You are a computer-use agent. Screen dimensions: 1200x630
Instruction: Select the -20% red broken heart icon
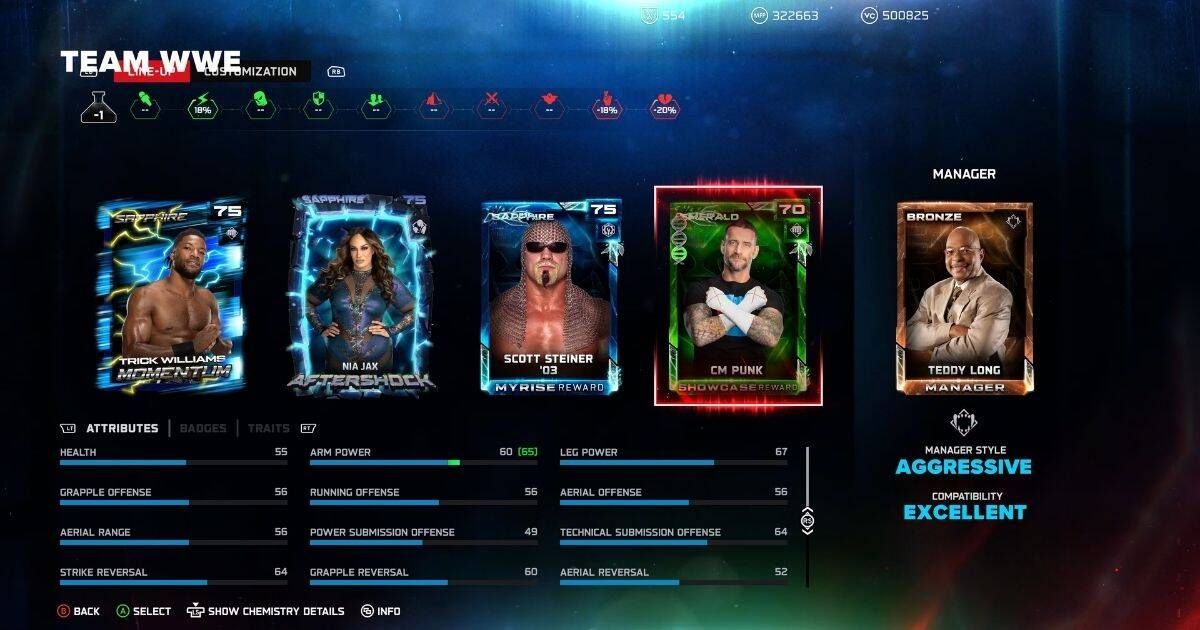[x=665, y=107]
